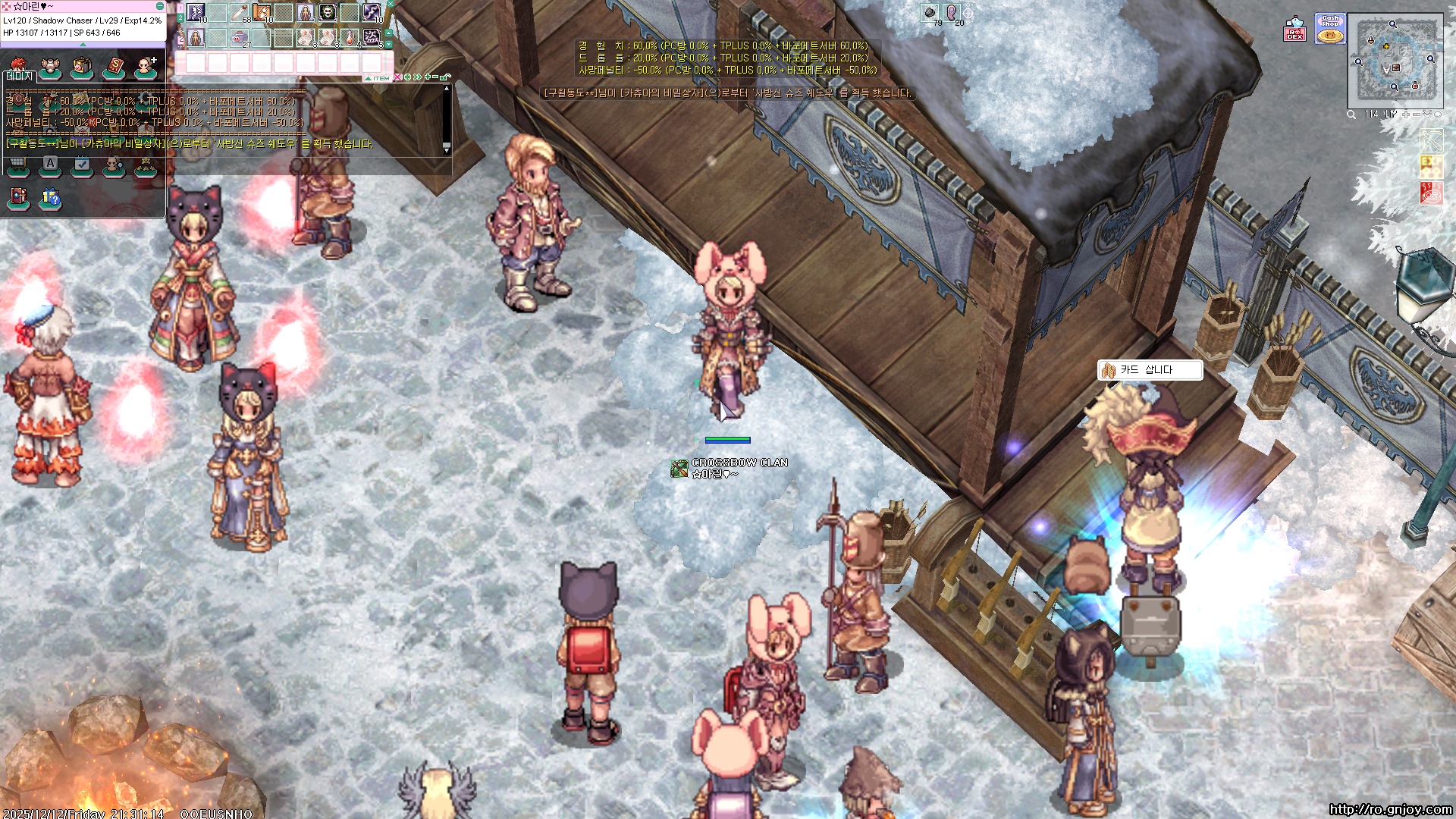Screen dimensions: 1456x819
Task: Click the minimap of the town
Action: pyautogui.click(x=1395, y=59)
